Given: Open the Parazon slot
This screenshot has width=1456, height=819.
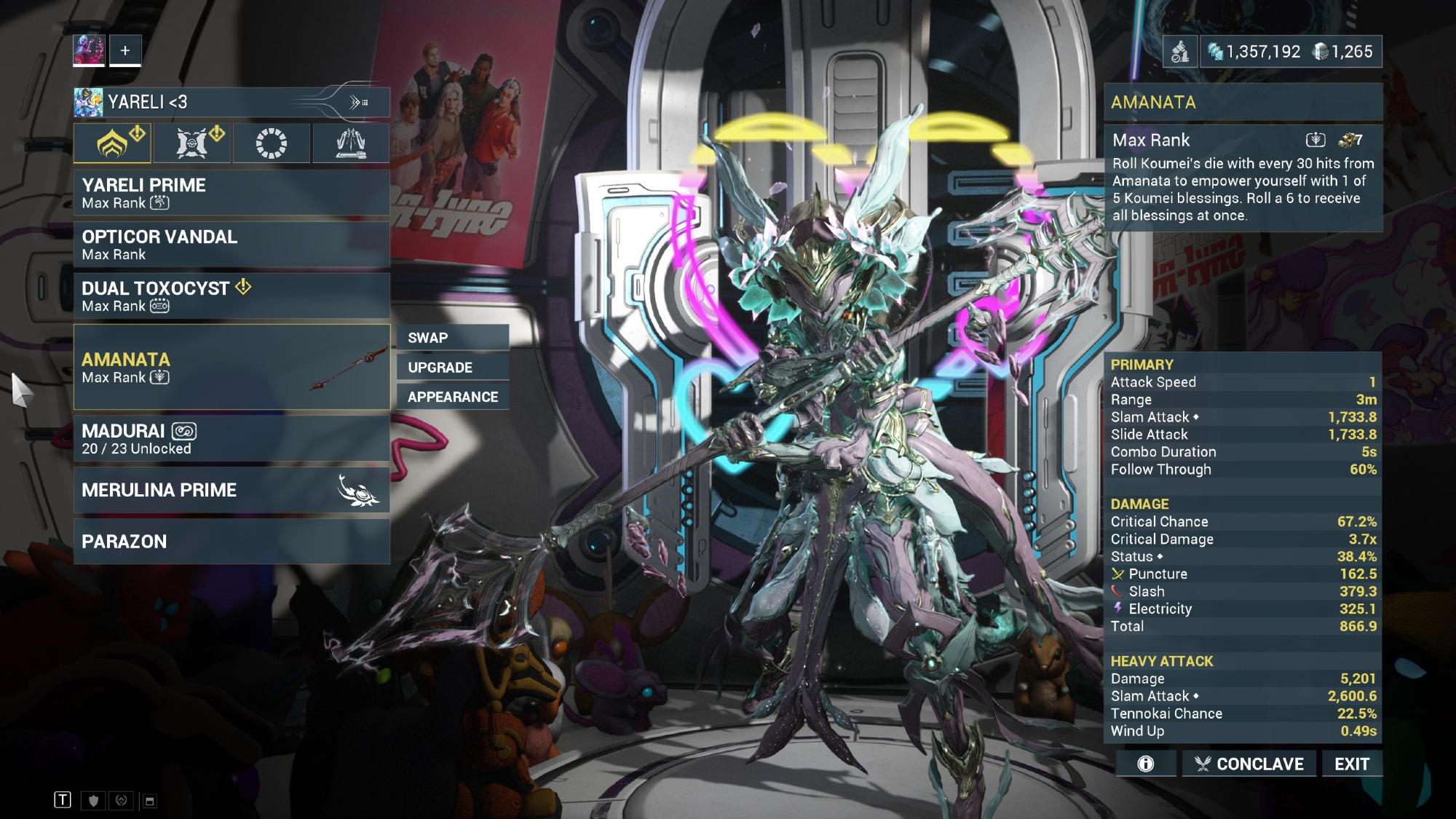Looking at the screenshot, I should coord(232,542).
